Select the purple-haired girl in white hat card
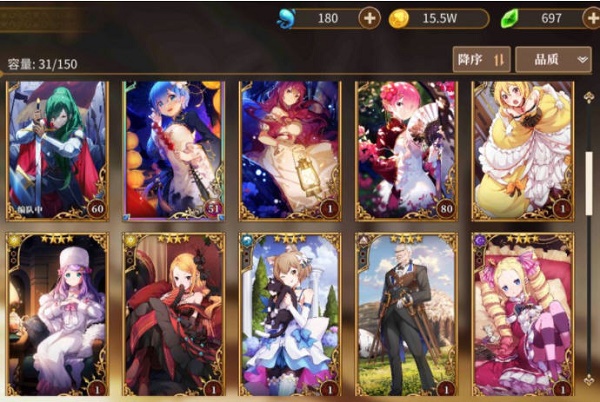This screenshot has height=402, width=600. pyautogui.click(x=57, y=314)
